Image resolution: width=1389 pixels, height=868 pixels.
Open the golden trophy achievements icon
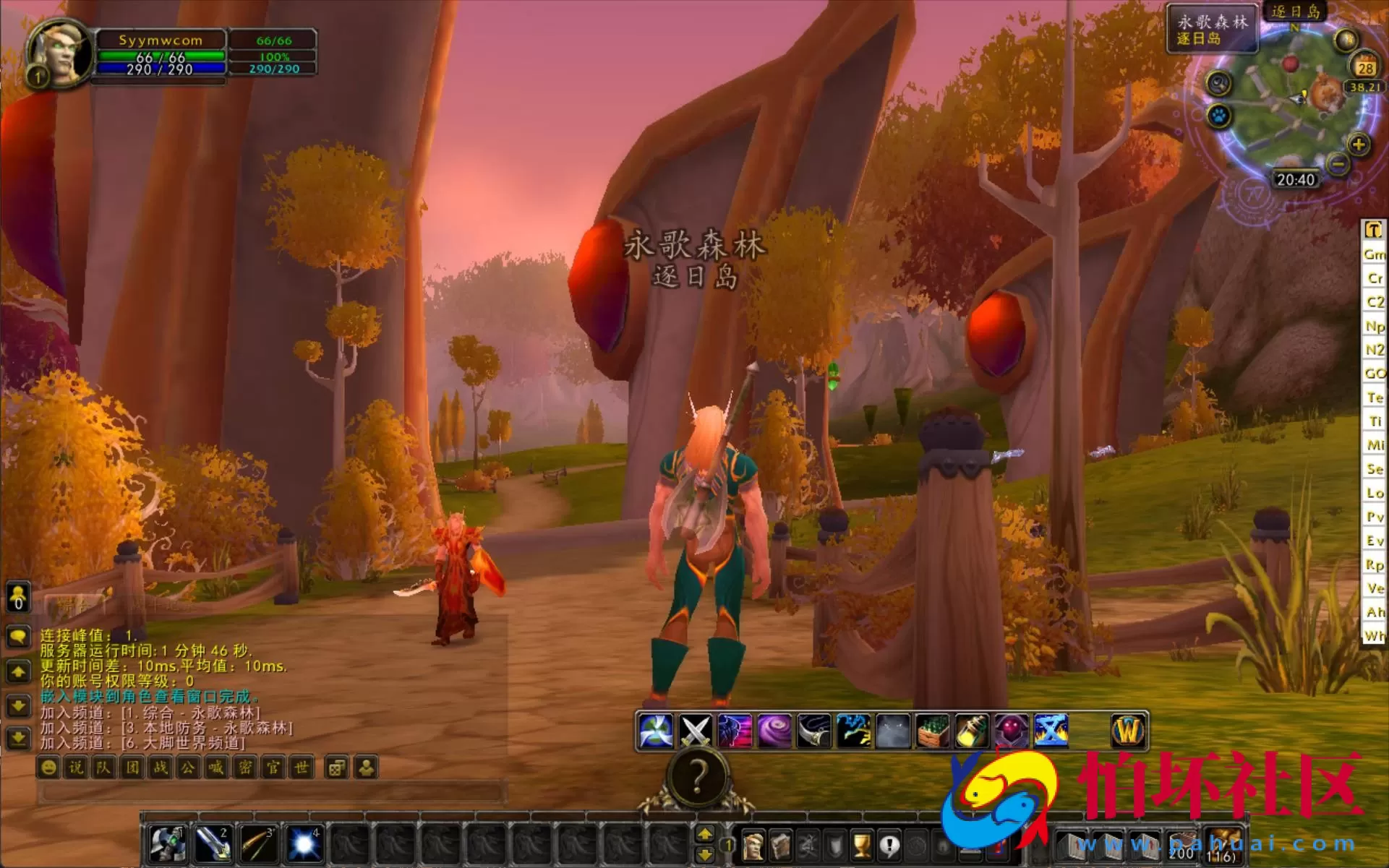point(861,845)
